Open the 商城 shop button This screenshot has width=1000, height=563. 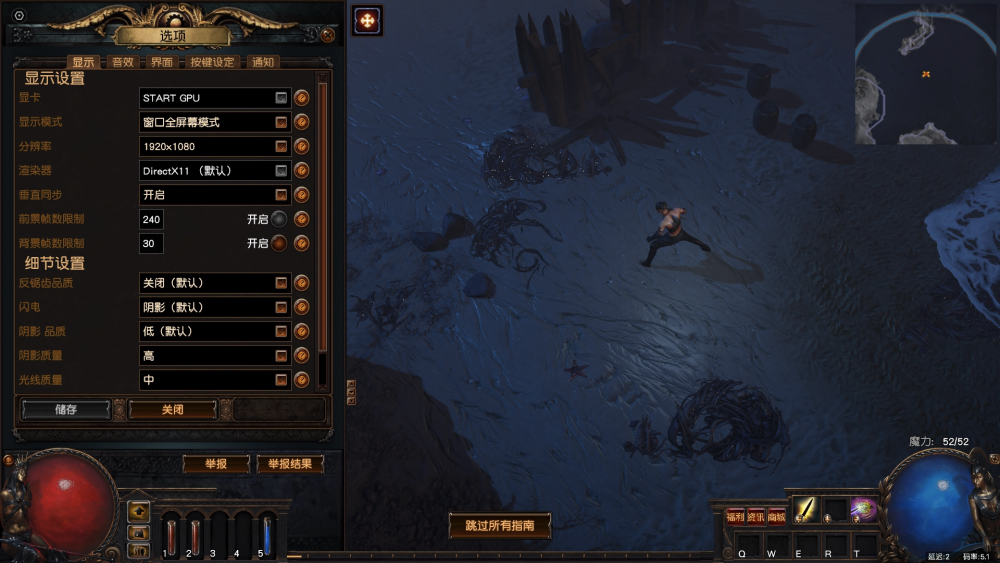click(x=776, y=517)
